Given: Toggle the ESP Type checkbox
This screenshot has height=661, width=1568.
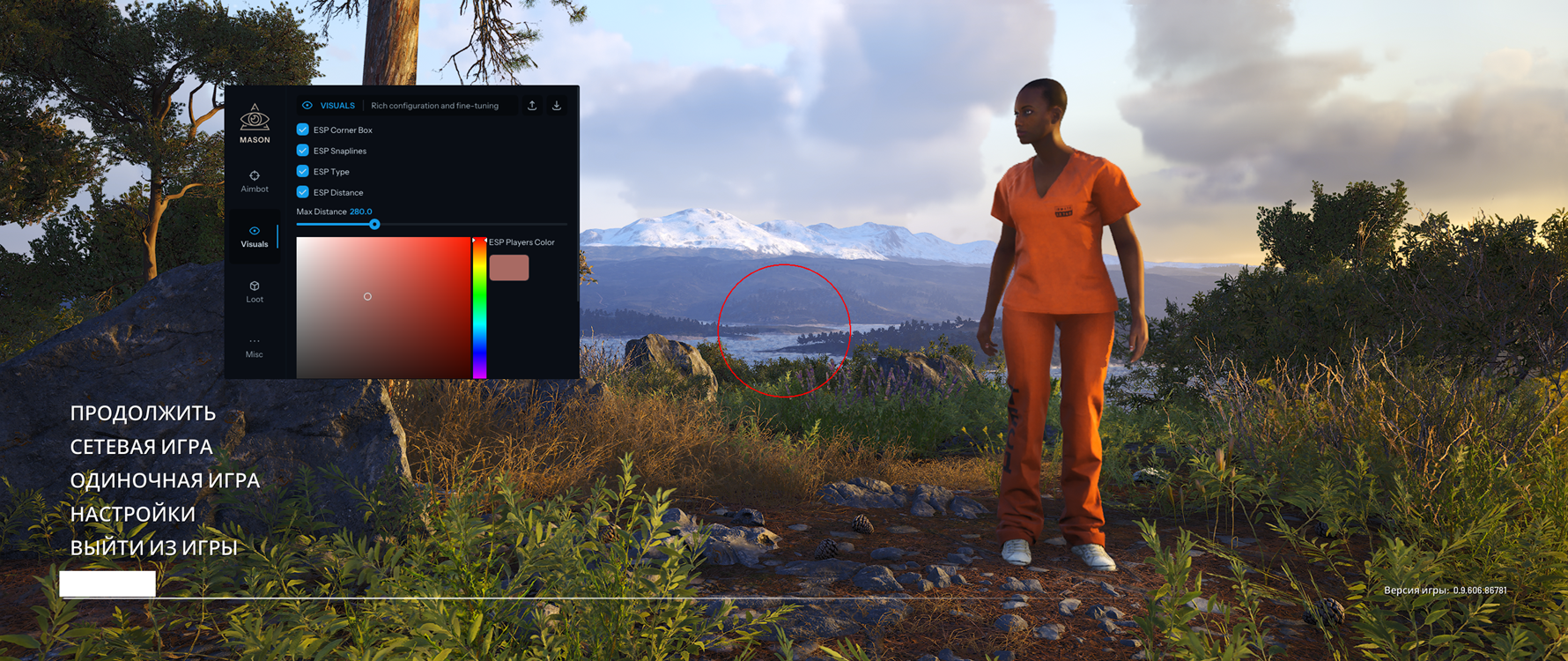Looking at the screenshot, I should click(x=303, y=171).
